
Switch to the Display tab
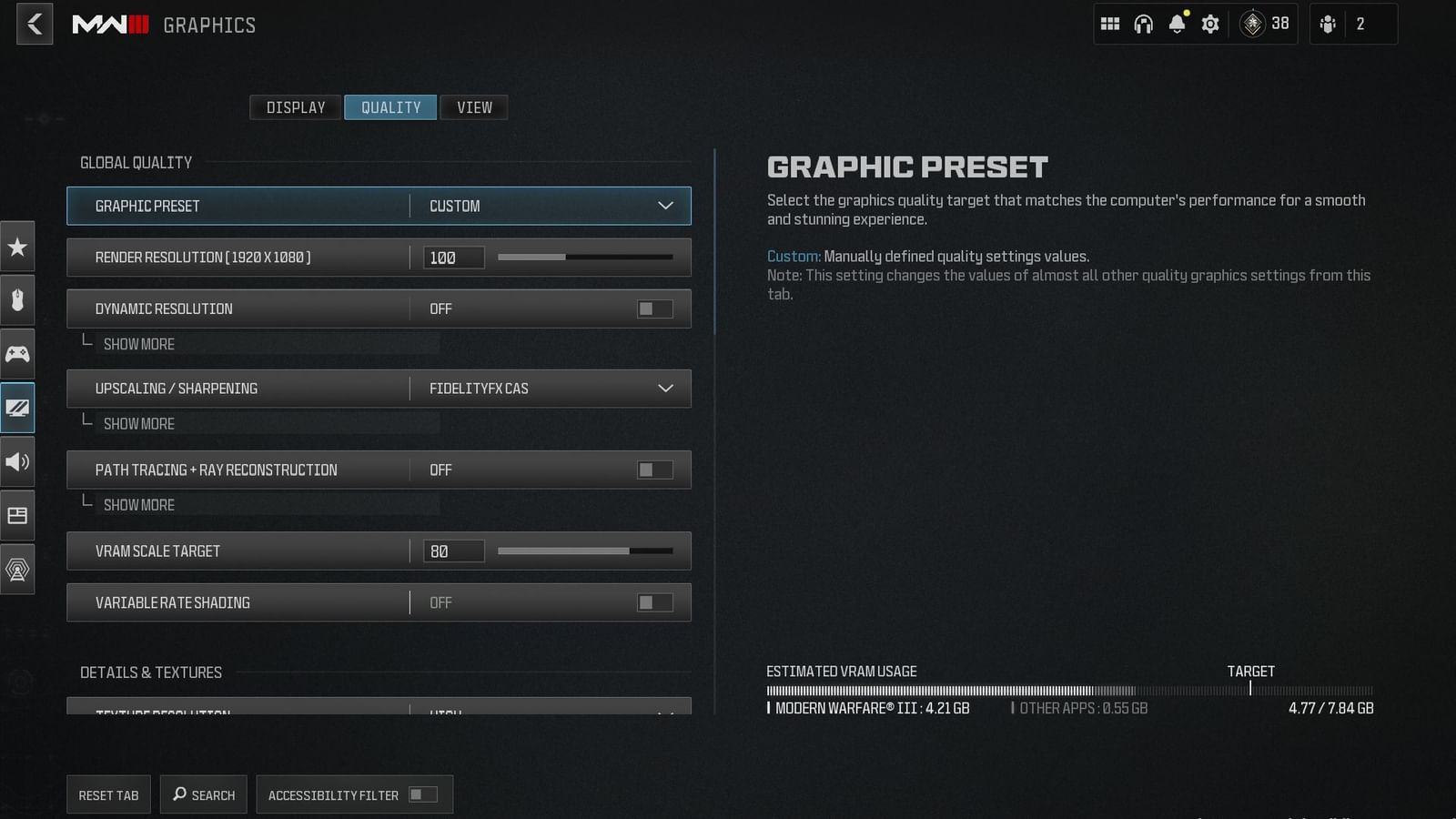coord(295,106)
